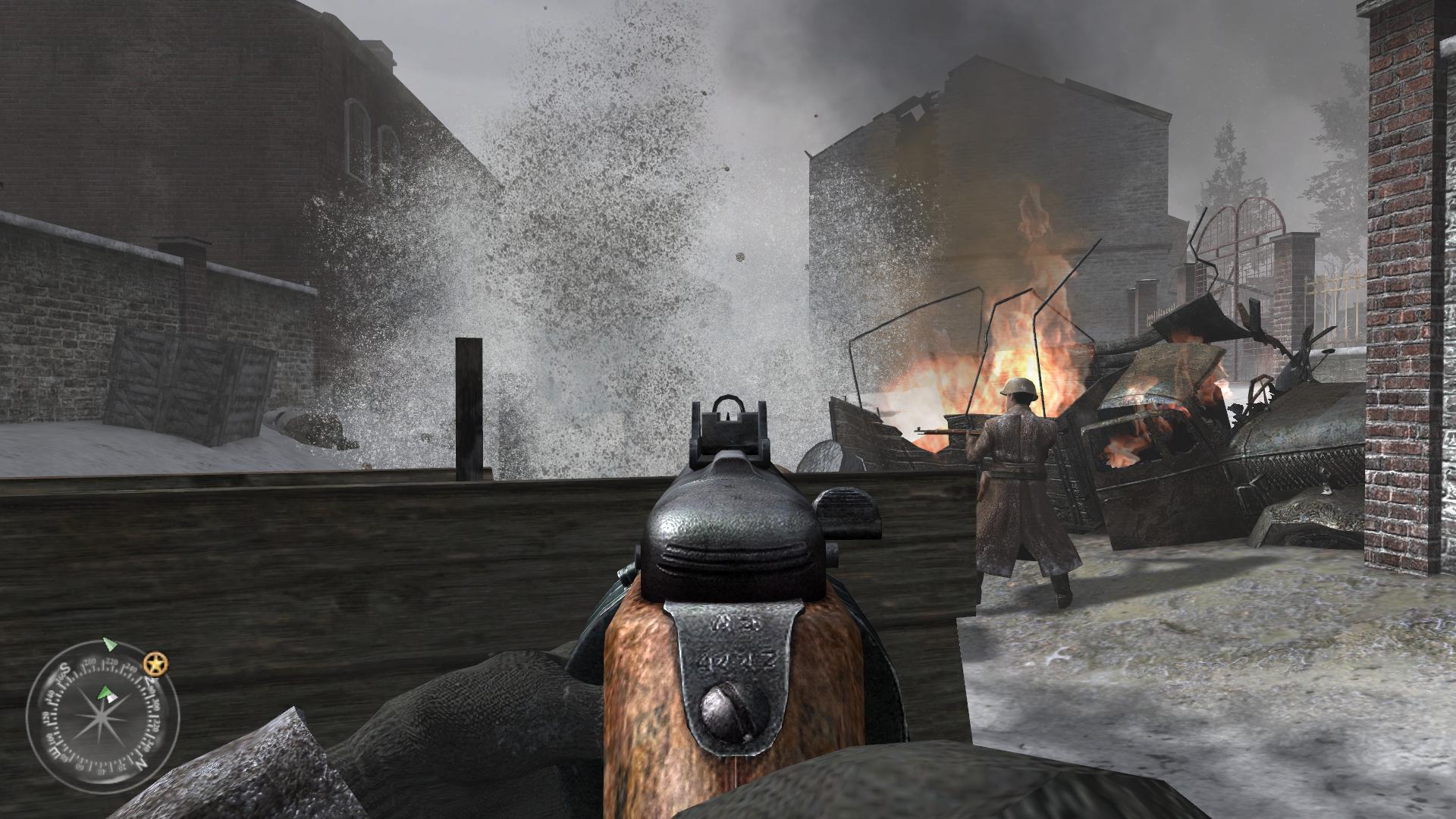Select the gold star objective marker
The width and height of the screenshot is (1456, 819).
(x=157, y=664)
